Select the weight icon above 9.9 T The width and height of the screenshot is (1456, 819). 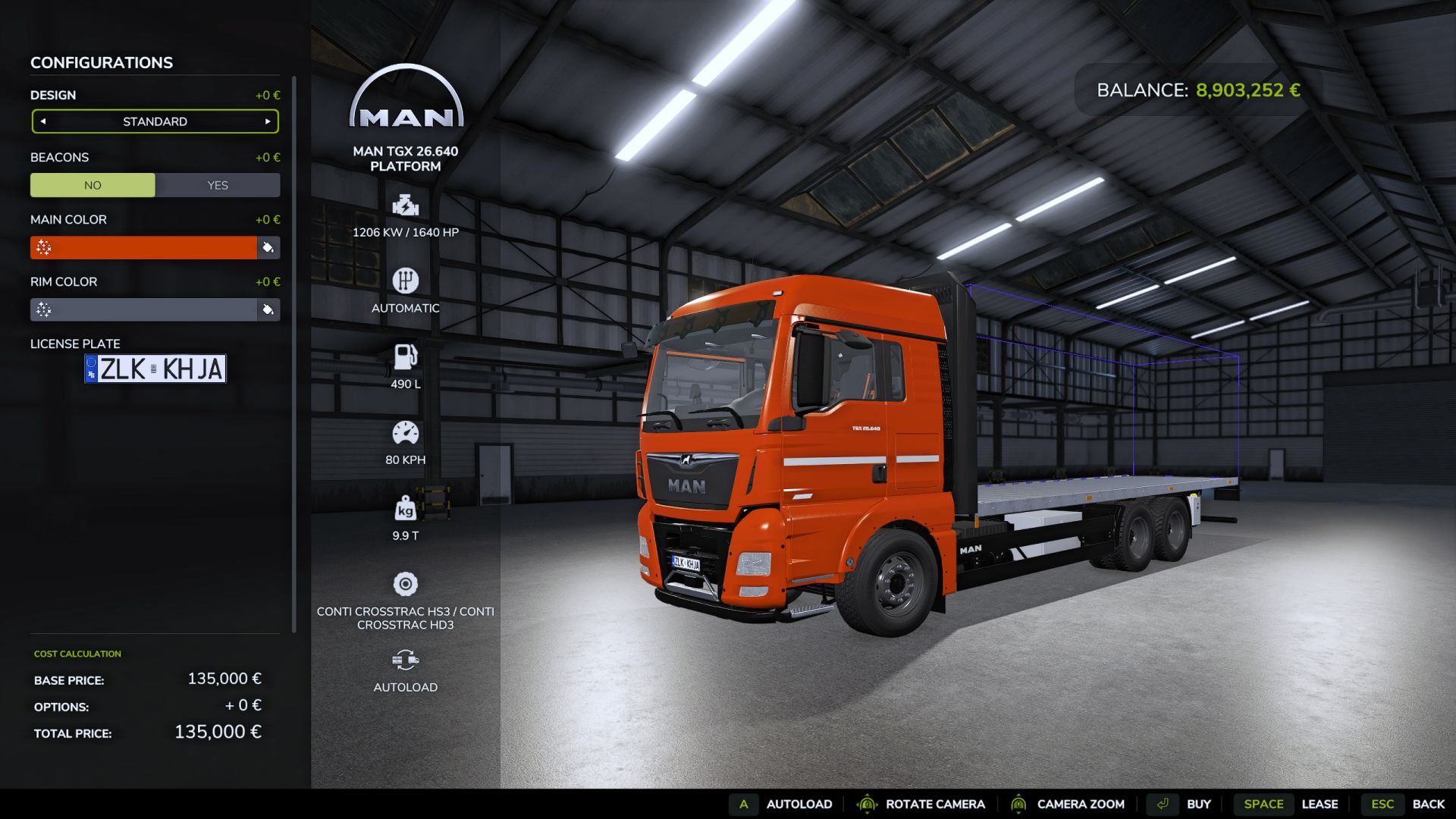[406, 509]
